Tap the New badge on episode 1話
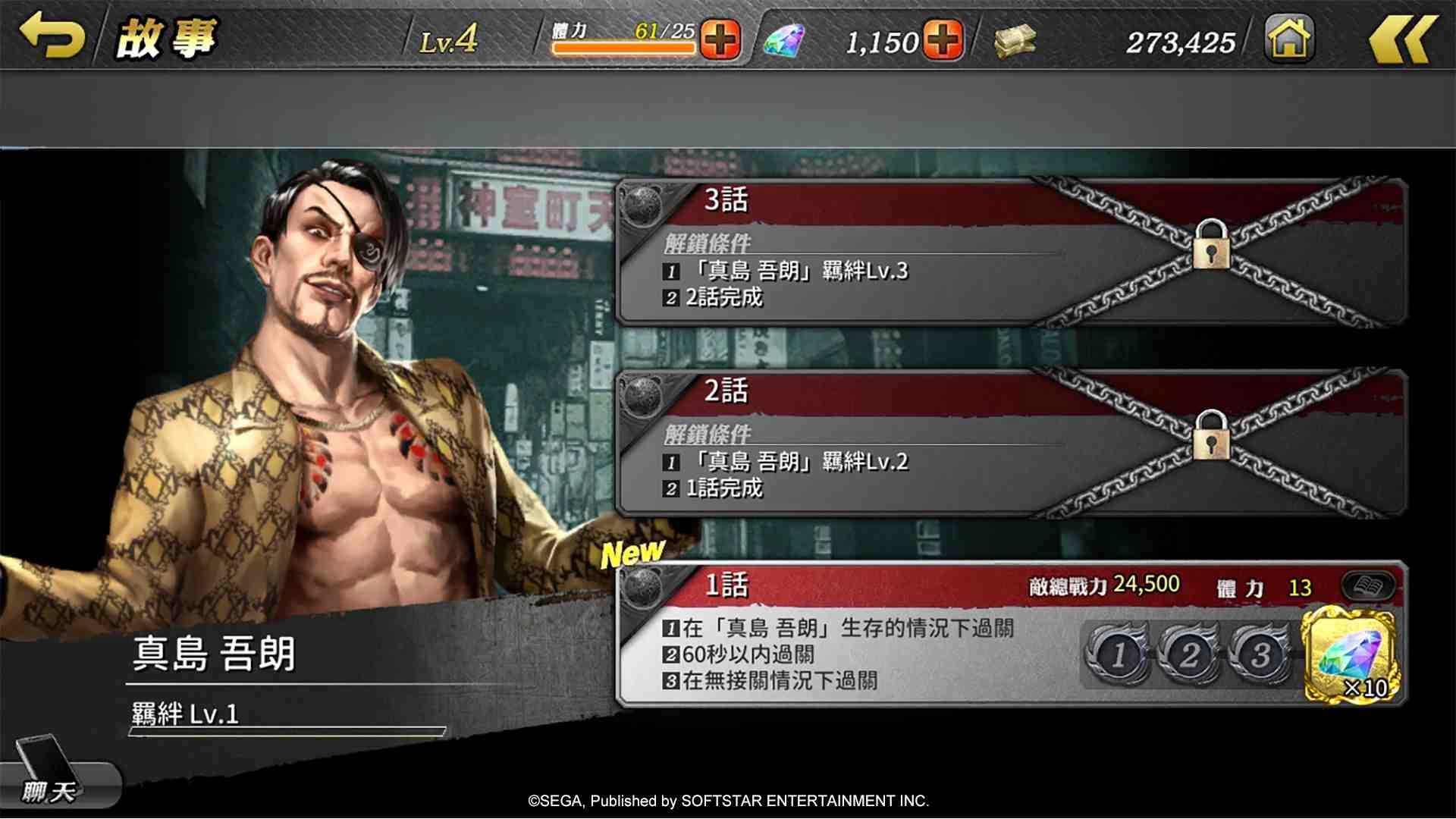Screen dimensions: 1456x819 [x=632, y=552]
